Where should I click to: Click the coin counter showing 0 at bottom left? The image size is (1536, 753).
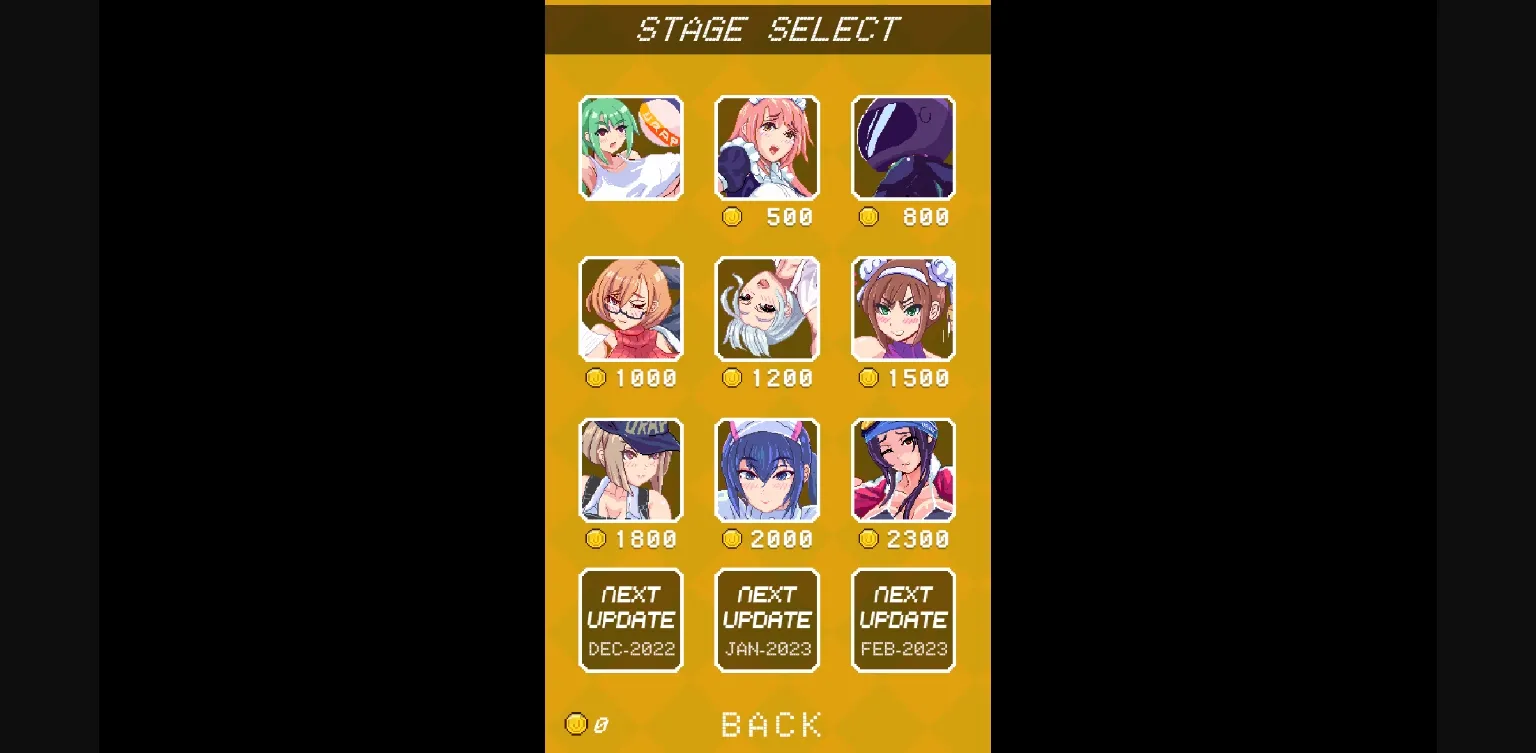point(585,724)
